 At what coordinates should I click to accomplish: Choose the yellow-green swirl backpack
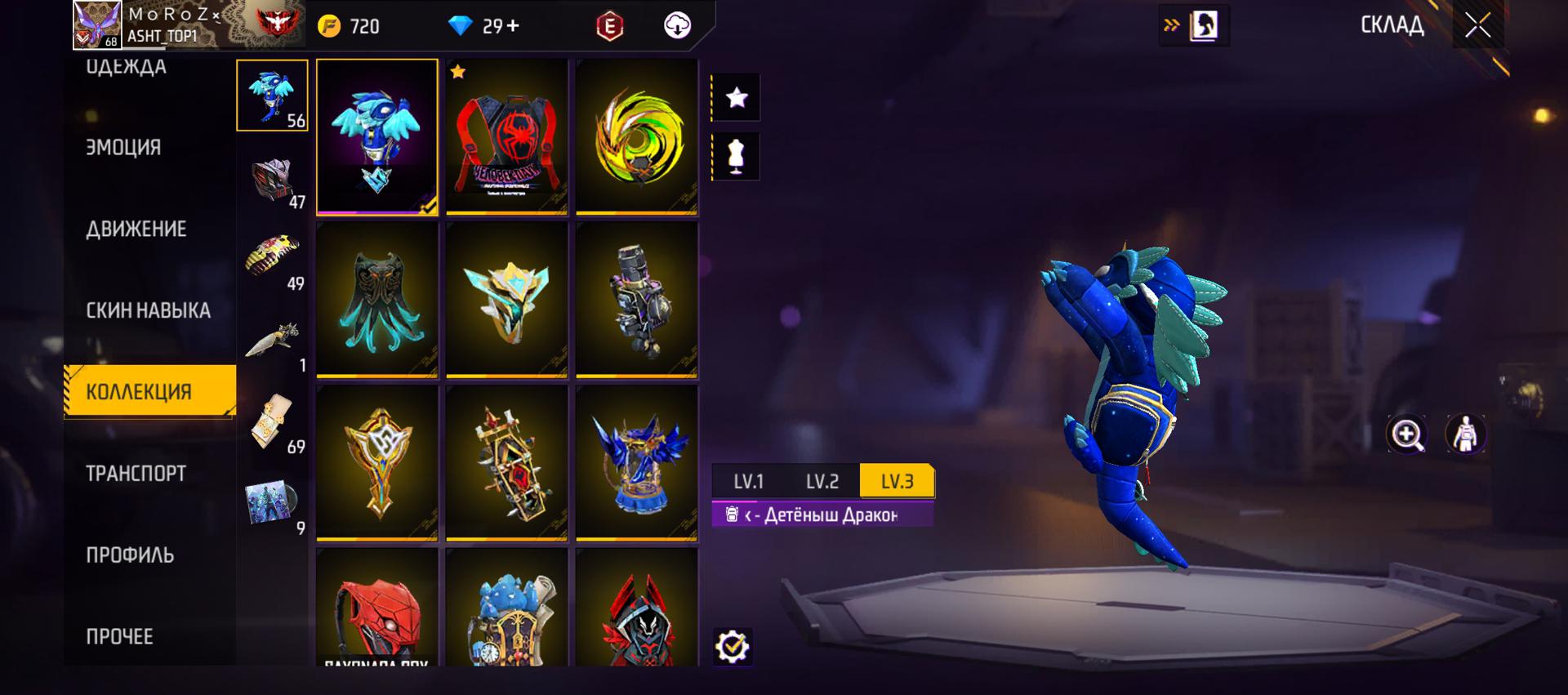coord(637,136)
